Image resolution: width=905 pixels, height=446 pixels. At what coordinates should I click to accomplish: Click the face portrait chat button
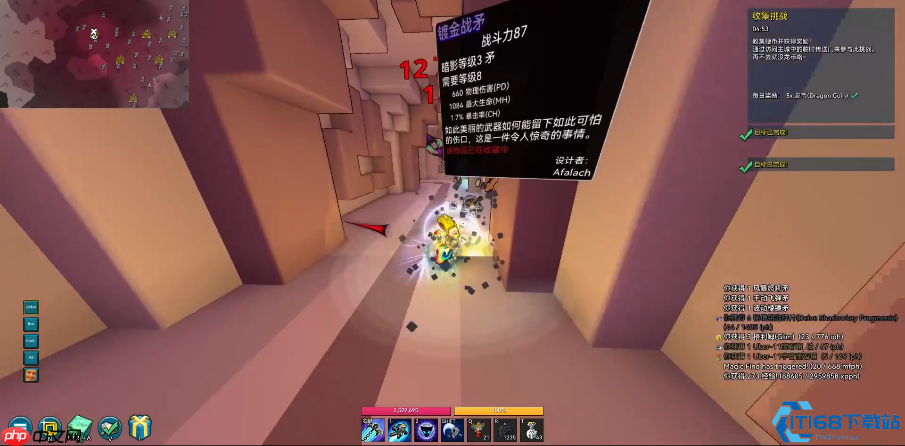point(31,374)
